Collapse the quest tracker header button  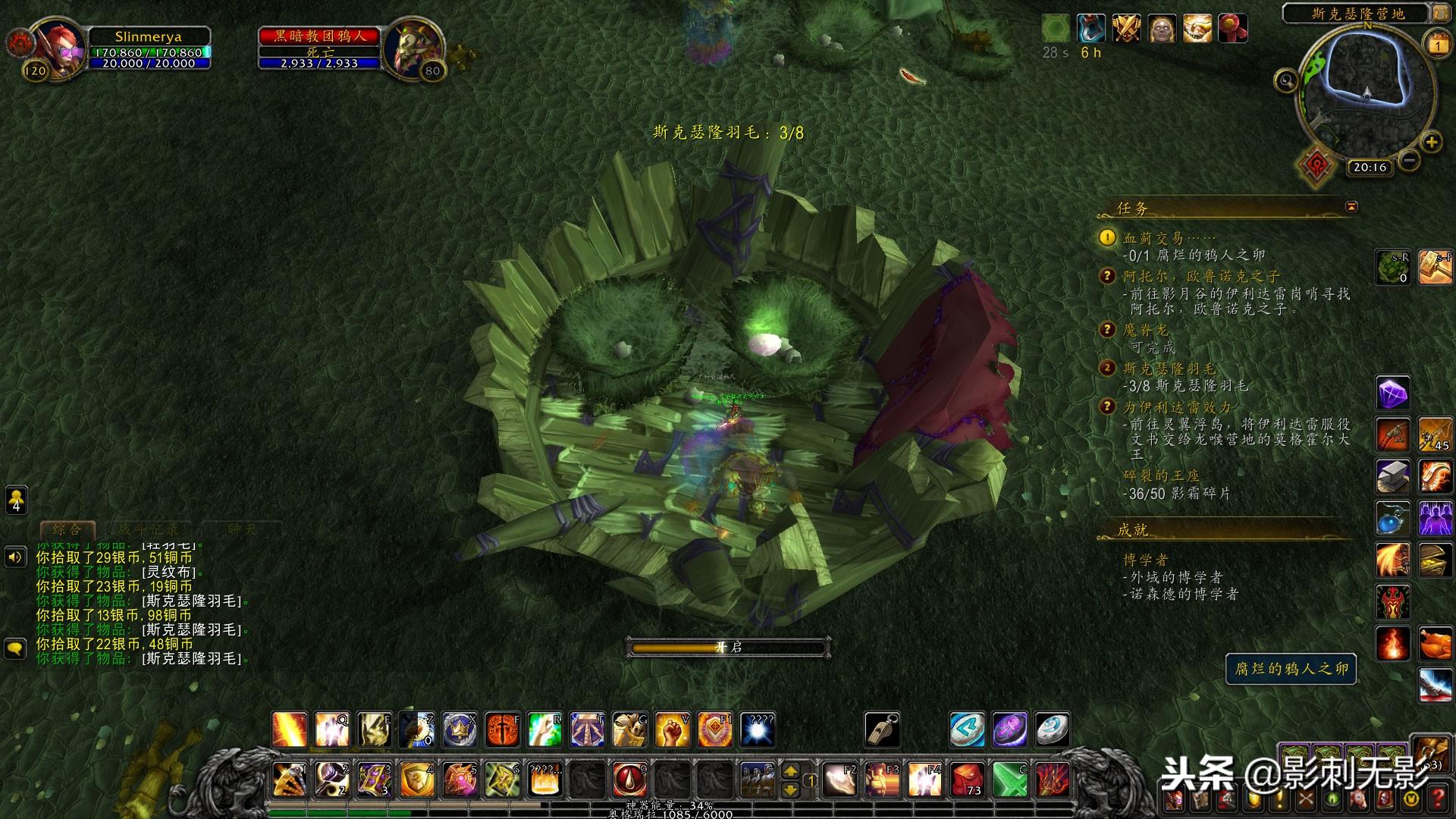click(1351, 207)
